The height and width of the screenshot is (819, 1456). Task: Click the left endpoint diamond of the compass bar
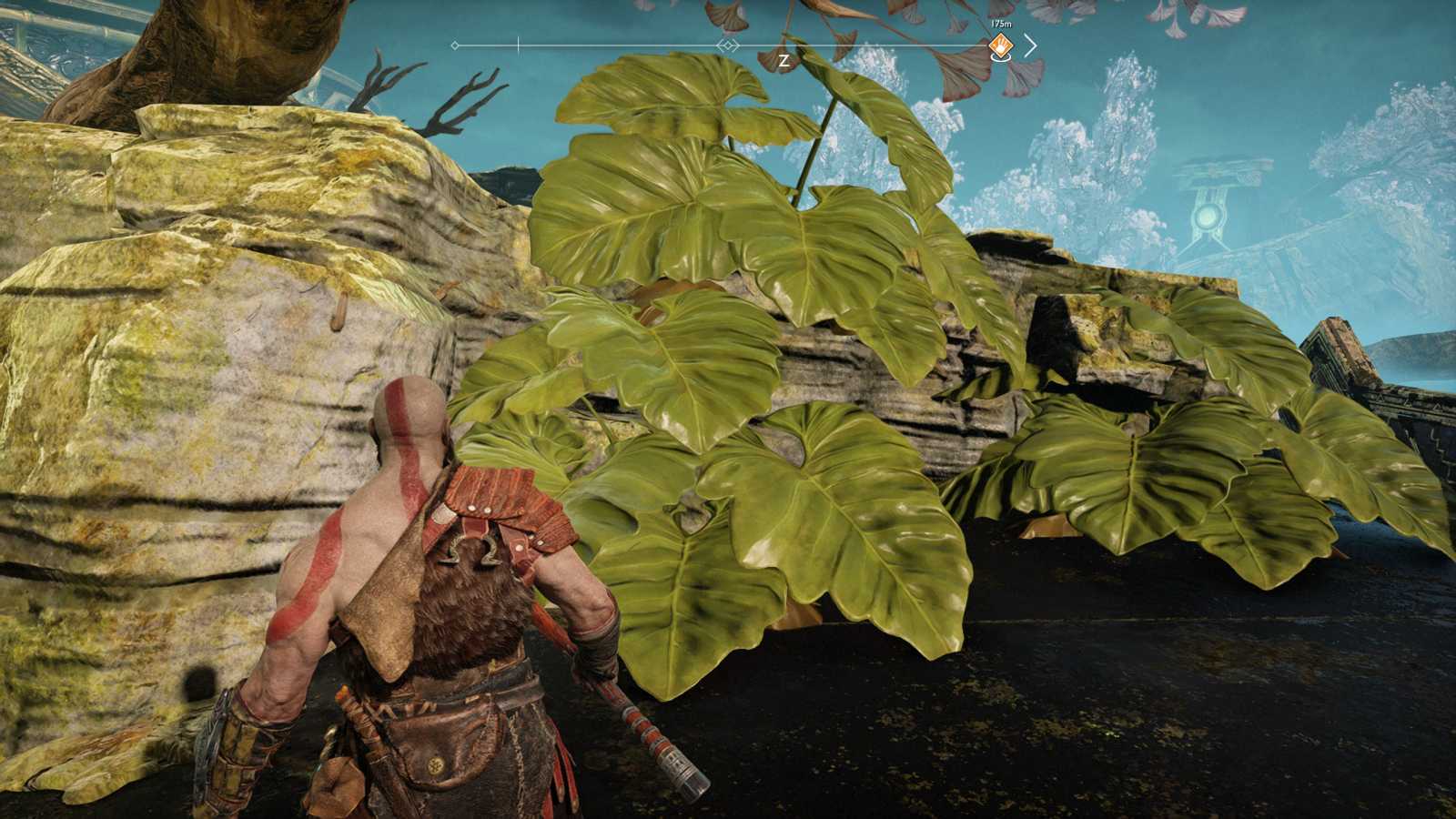pyautogui.click(x=454, y=45)
